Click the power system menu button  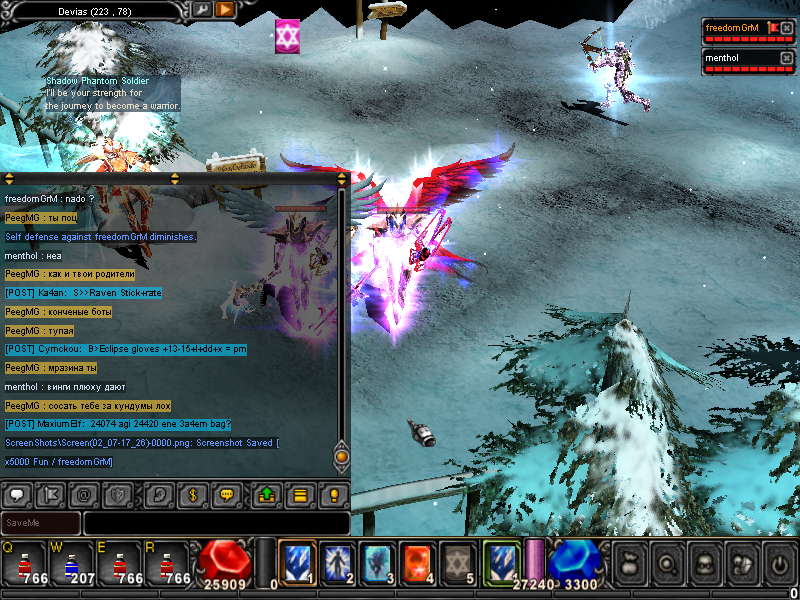tap(779, 562)
